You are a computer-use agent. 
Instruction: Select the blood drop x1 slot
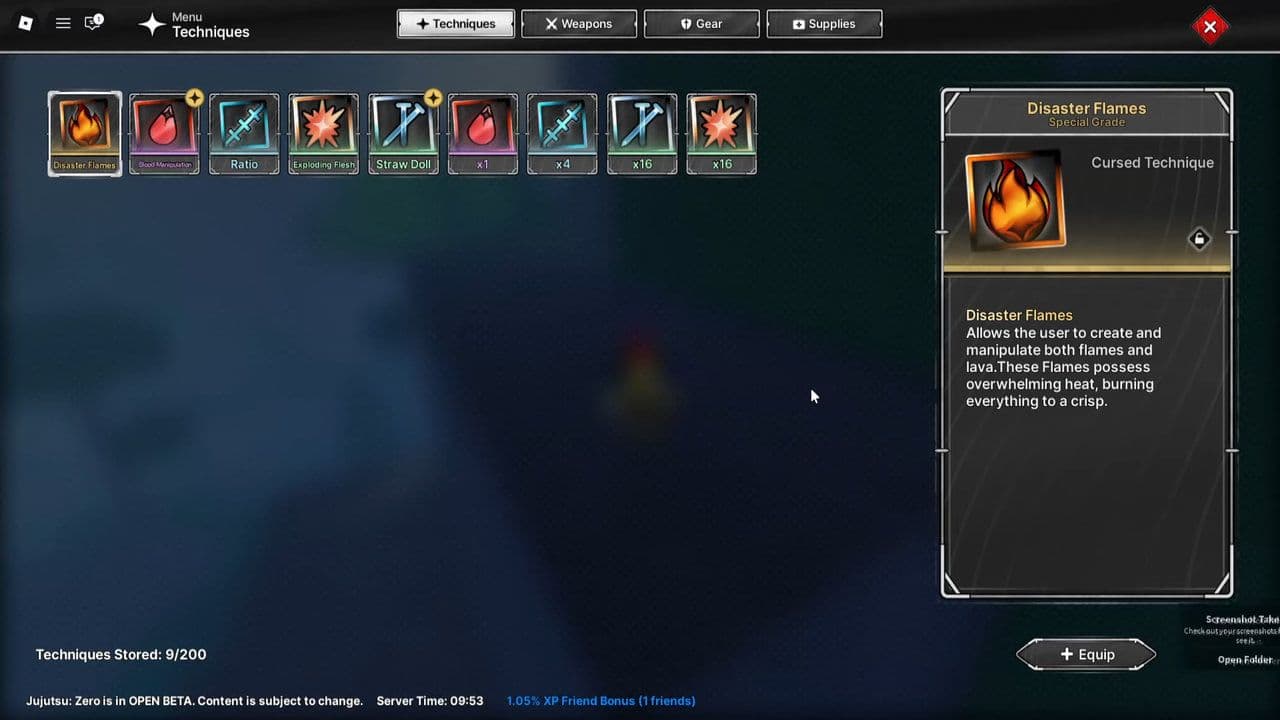click(x=483, y=134)
